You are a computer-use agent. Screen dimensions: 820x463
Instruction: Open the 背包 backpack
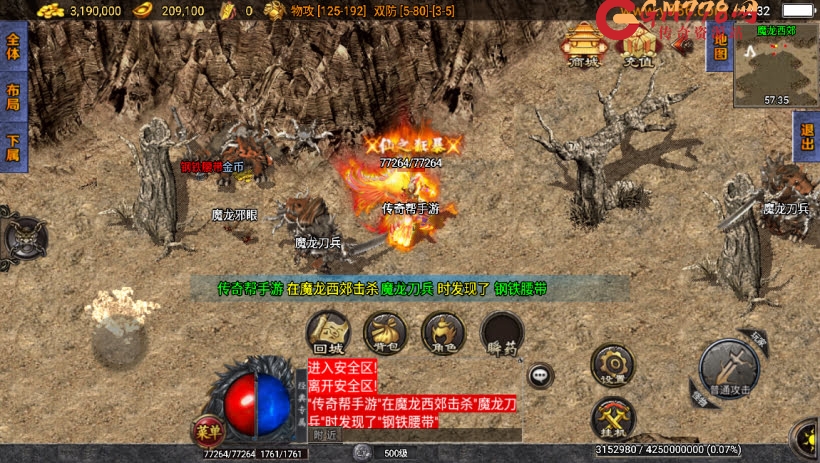pyautogui.click(x=385, y=332)
